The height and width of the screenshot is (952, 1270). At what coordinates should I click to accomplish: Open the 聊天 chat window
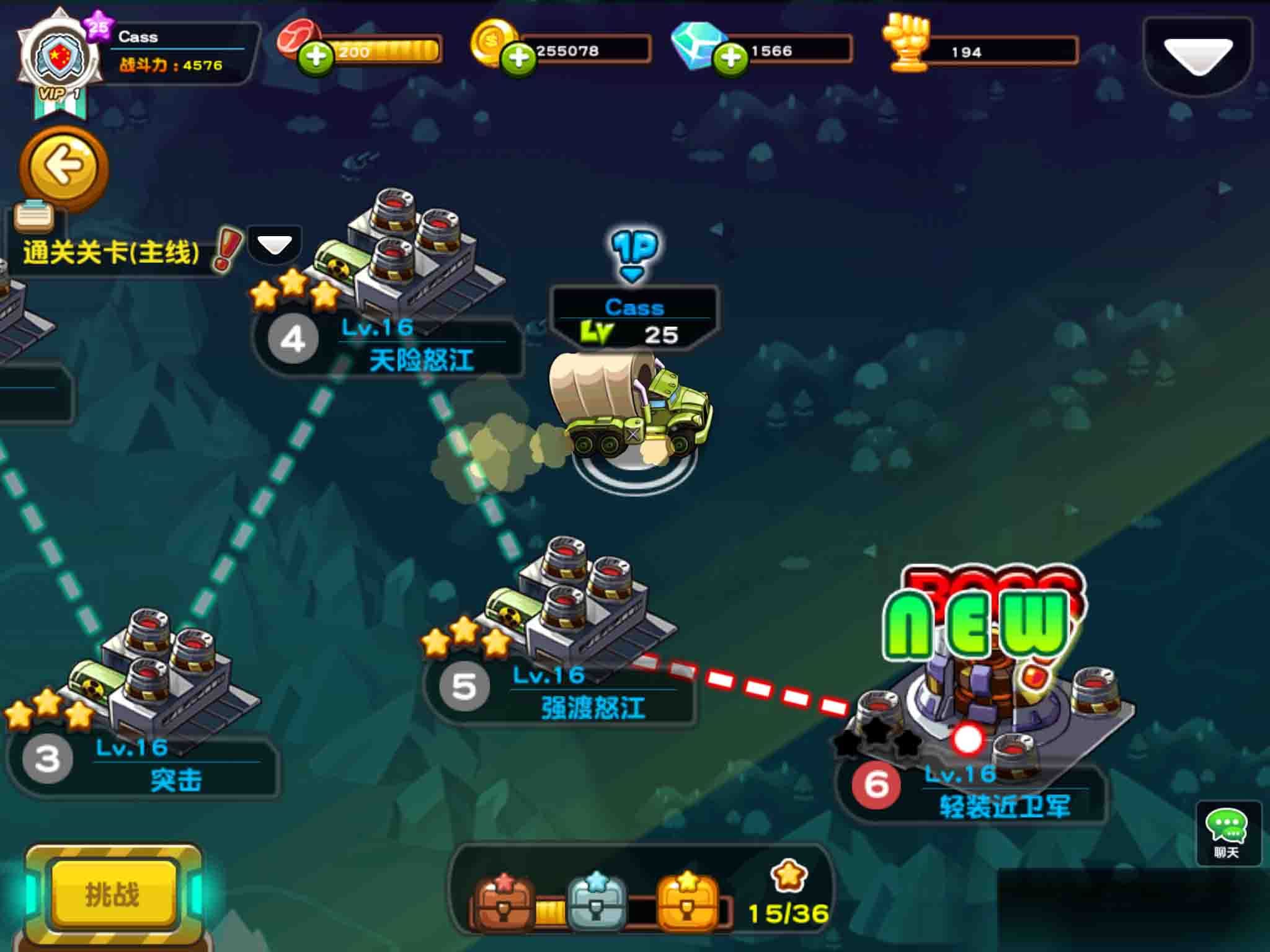click(1227, 832)
